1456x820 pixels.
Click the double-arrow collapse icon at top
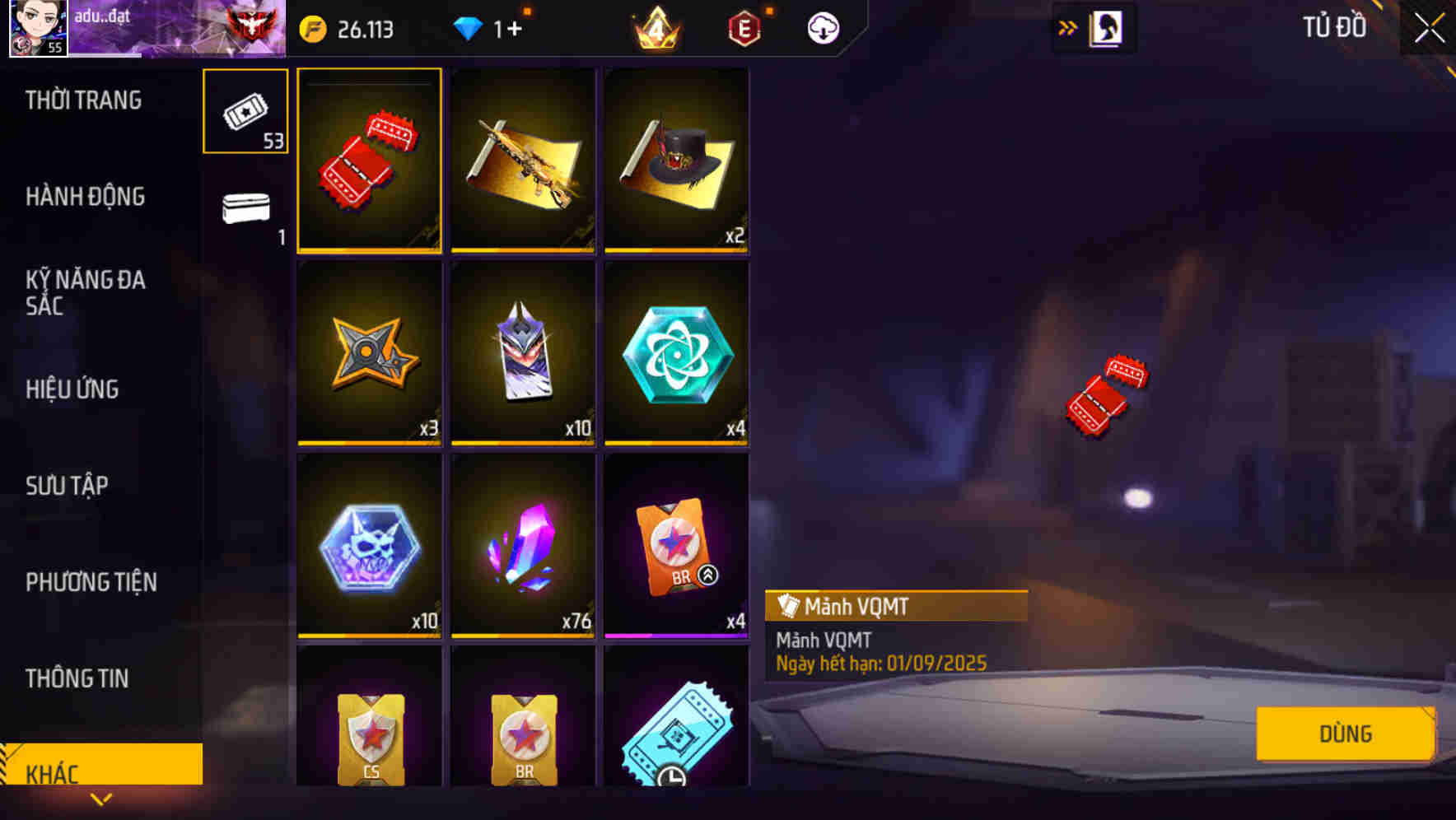(x=1067, y=26)
